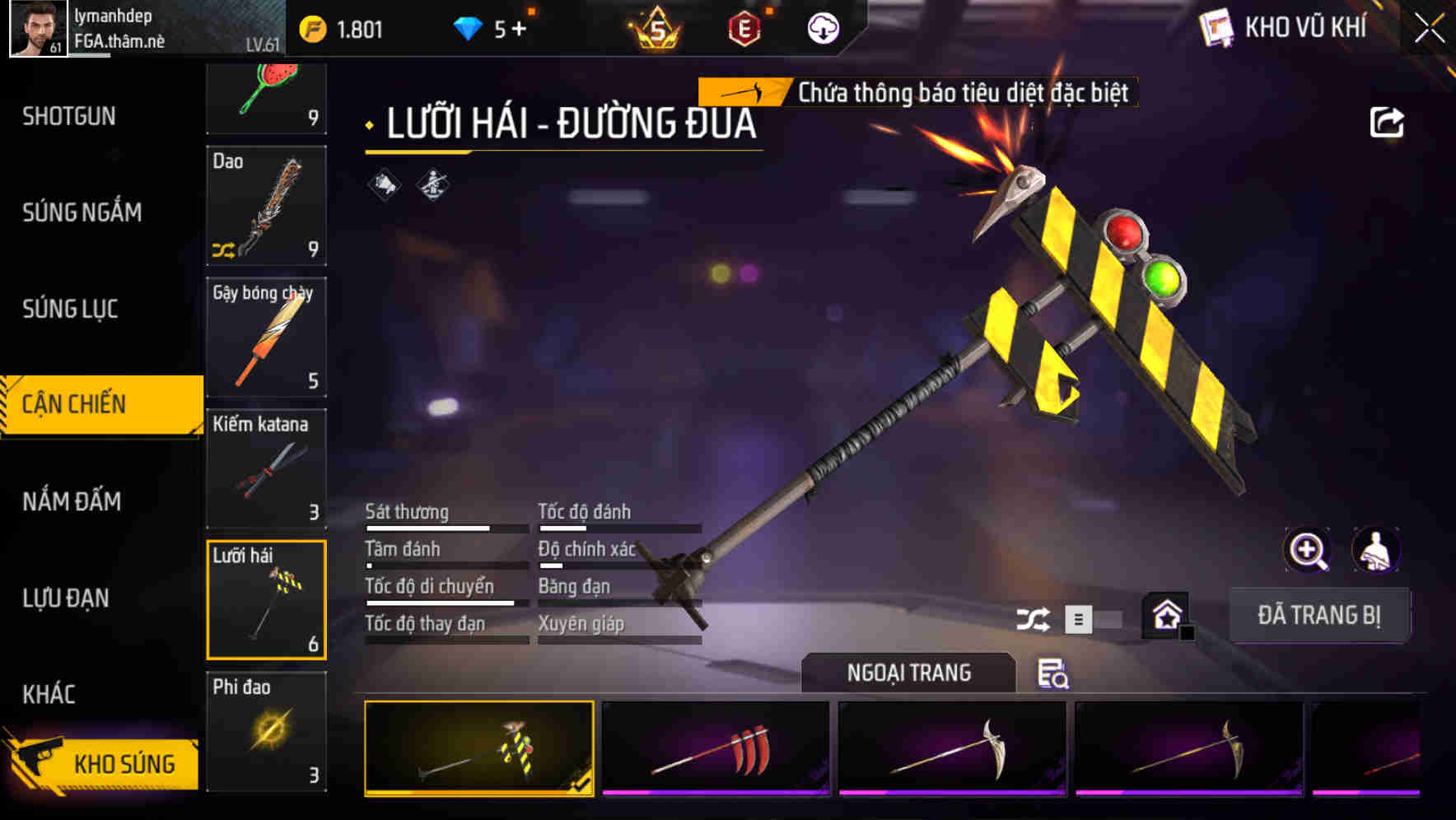This screenshot has width=1456, height=820.
Task: Select the magnifier zoom icon near the weapon
Action: pos(1306,550)
